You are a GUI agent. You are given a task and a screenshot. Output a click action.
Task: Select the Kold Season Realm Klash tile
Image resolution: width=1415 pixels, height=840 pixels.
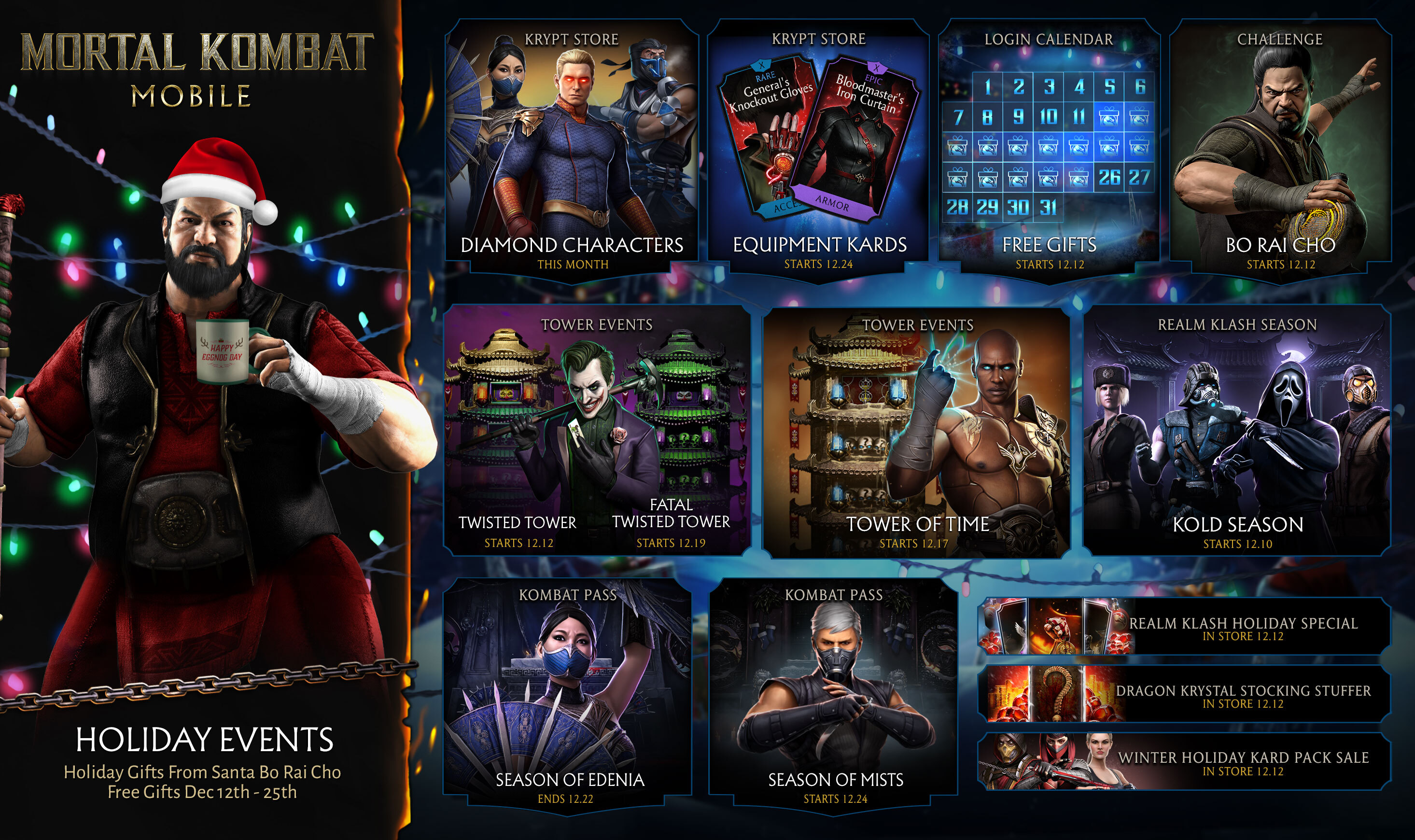(x=1237, y=430)
